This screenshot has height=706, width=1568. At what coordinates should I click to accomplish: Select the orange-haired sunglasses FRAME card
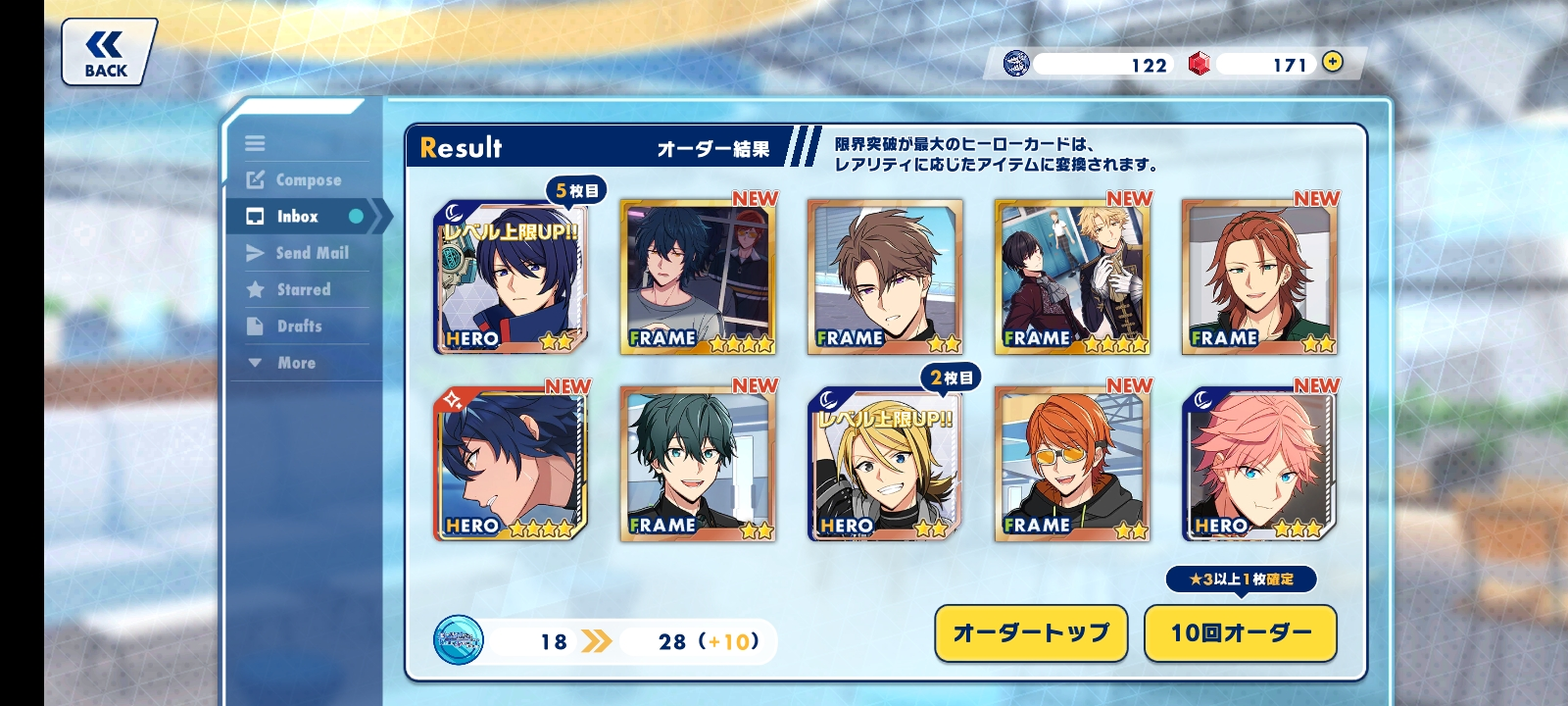[x=1072, y=465]
